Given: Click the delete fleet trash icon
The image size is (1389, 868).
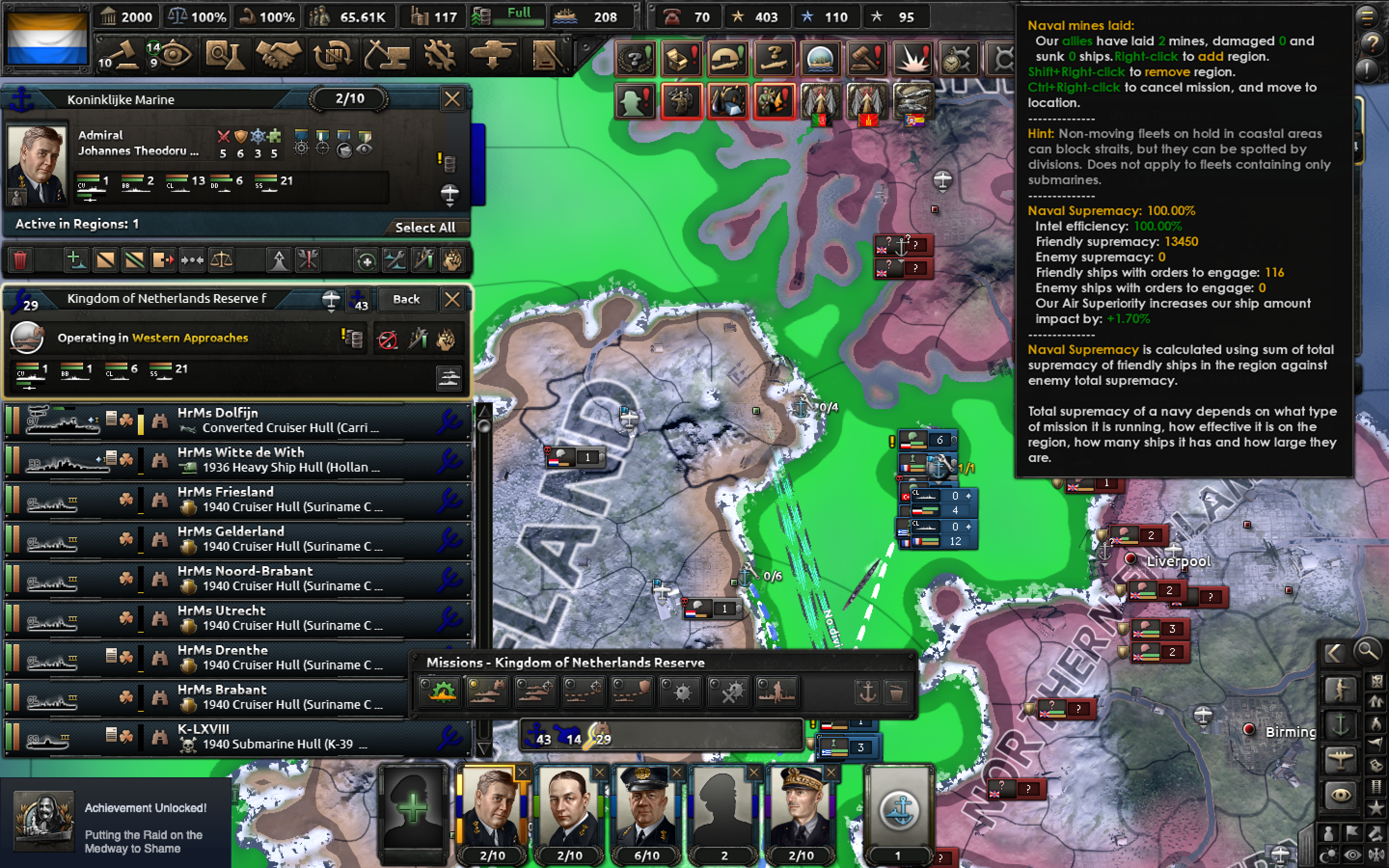Looking at the screenshot, I should coord(21,260).
